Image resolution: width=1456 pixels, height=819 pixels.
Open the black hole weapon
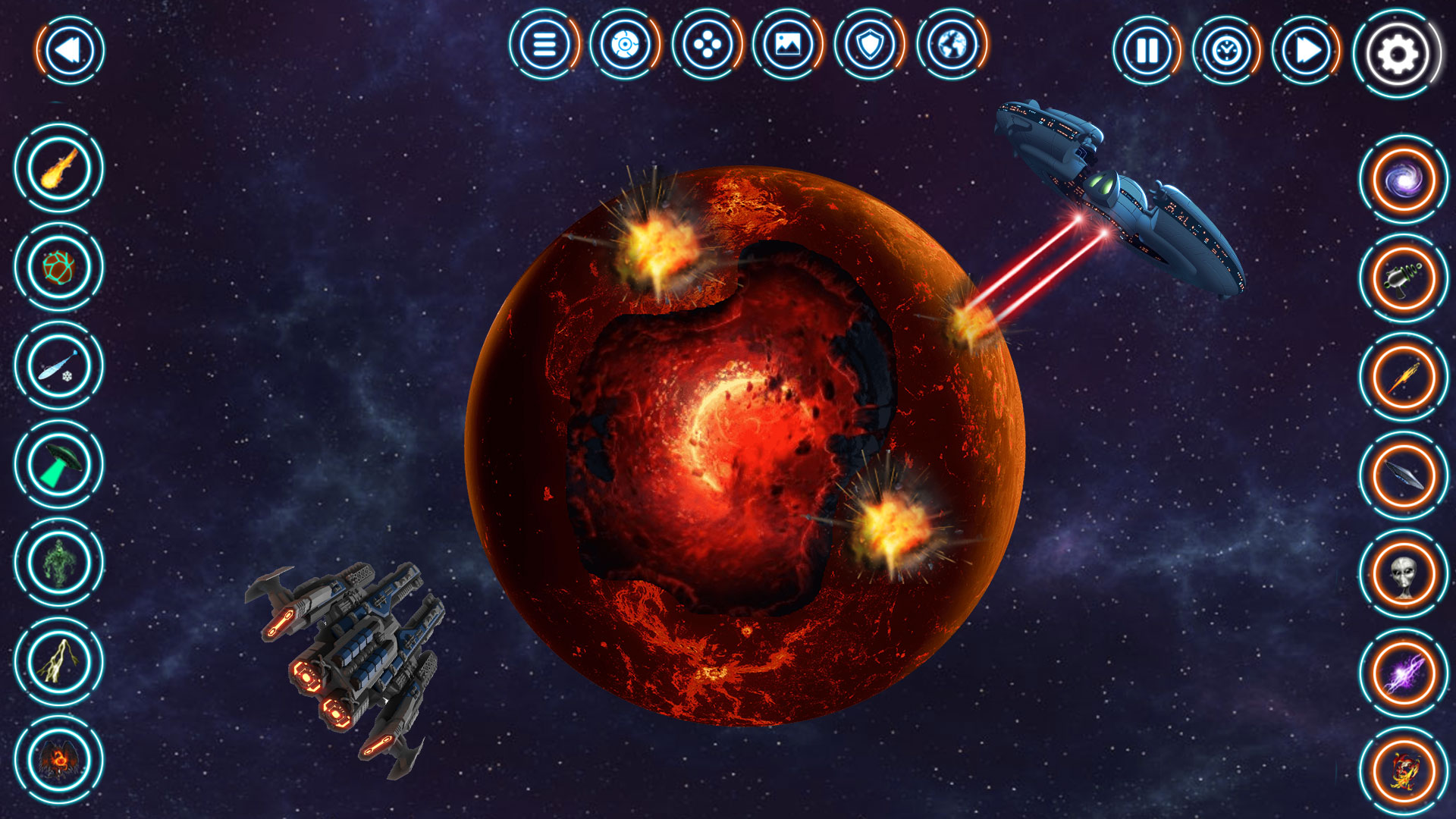click(1403, 178)
